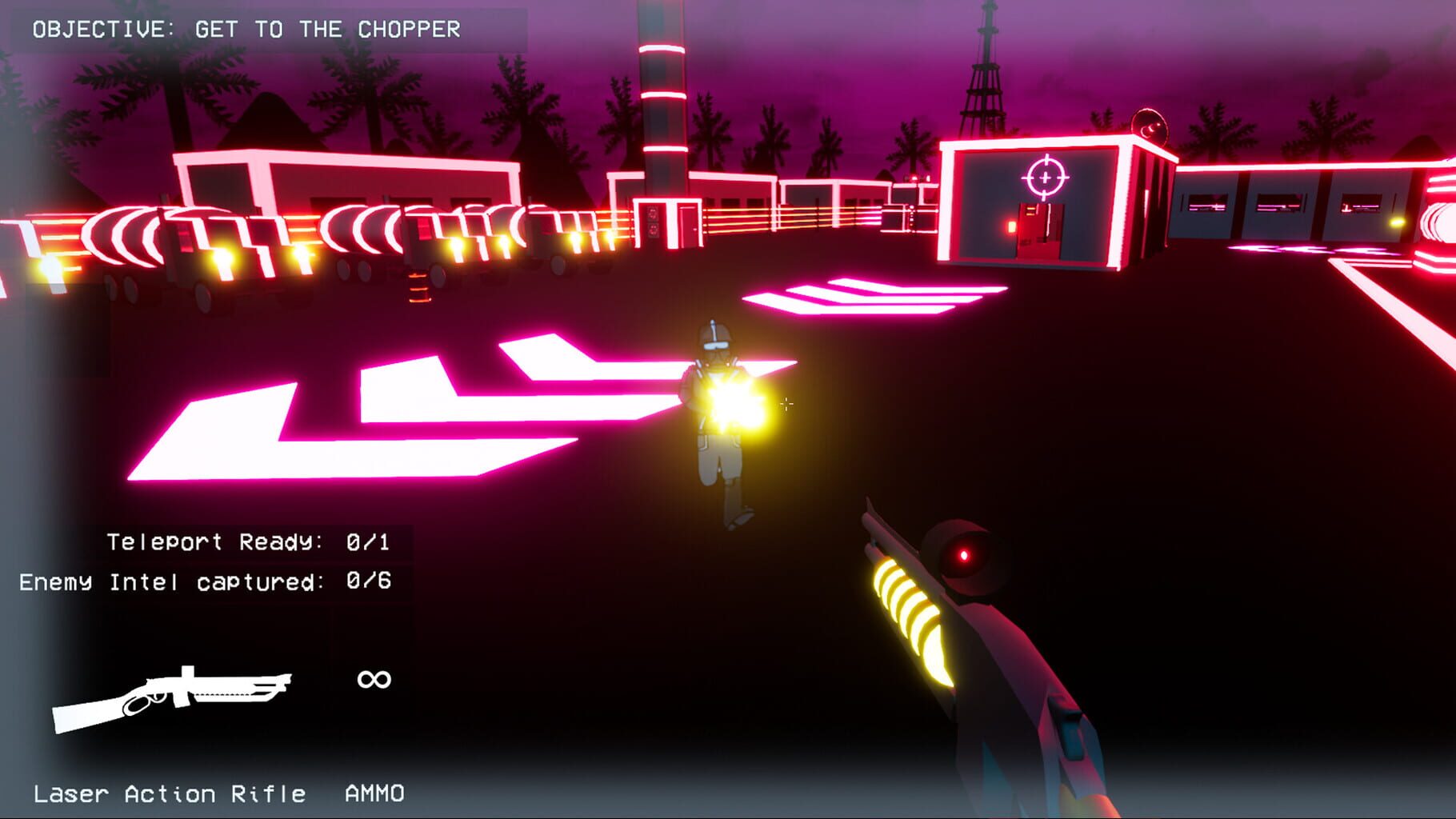Click the AMMO text label

pos(374,792)
